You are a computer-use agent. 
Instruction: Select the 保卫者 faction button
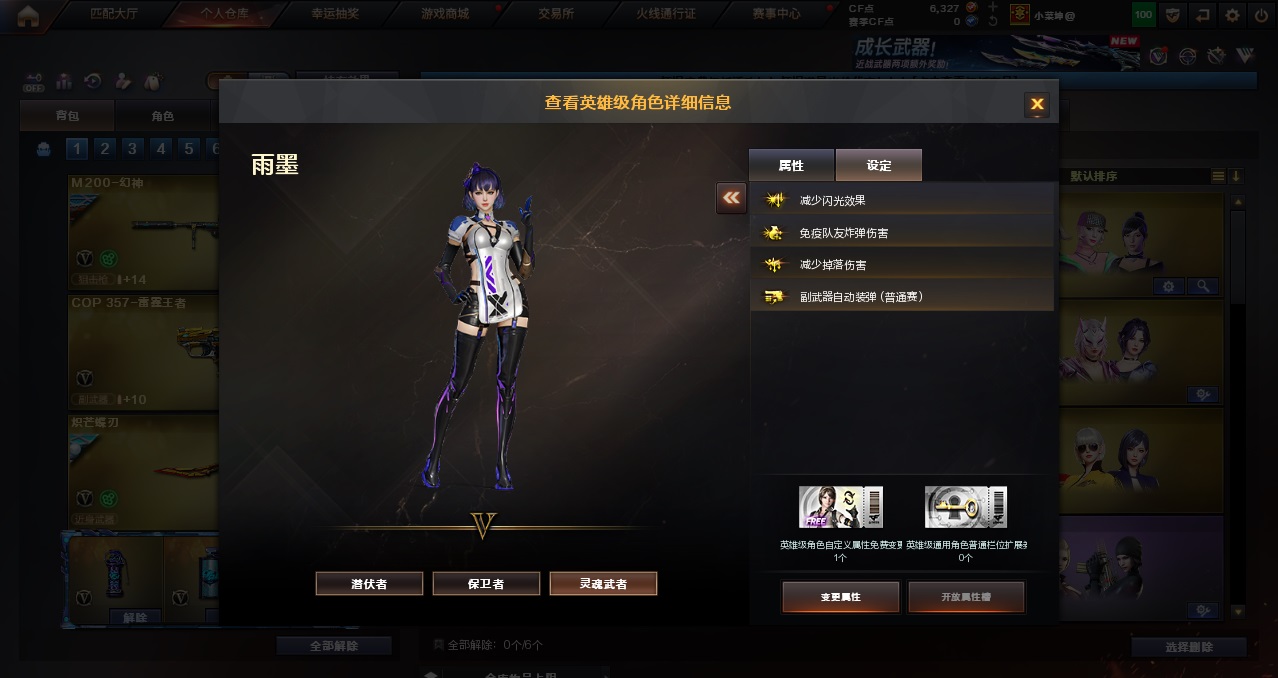tap(486, 584)
